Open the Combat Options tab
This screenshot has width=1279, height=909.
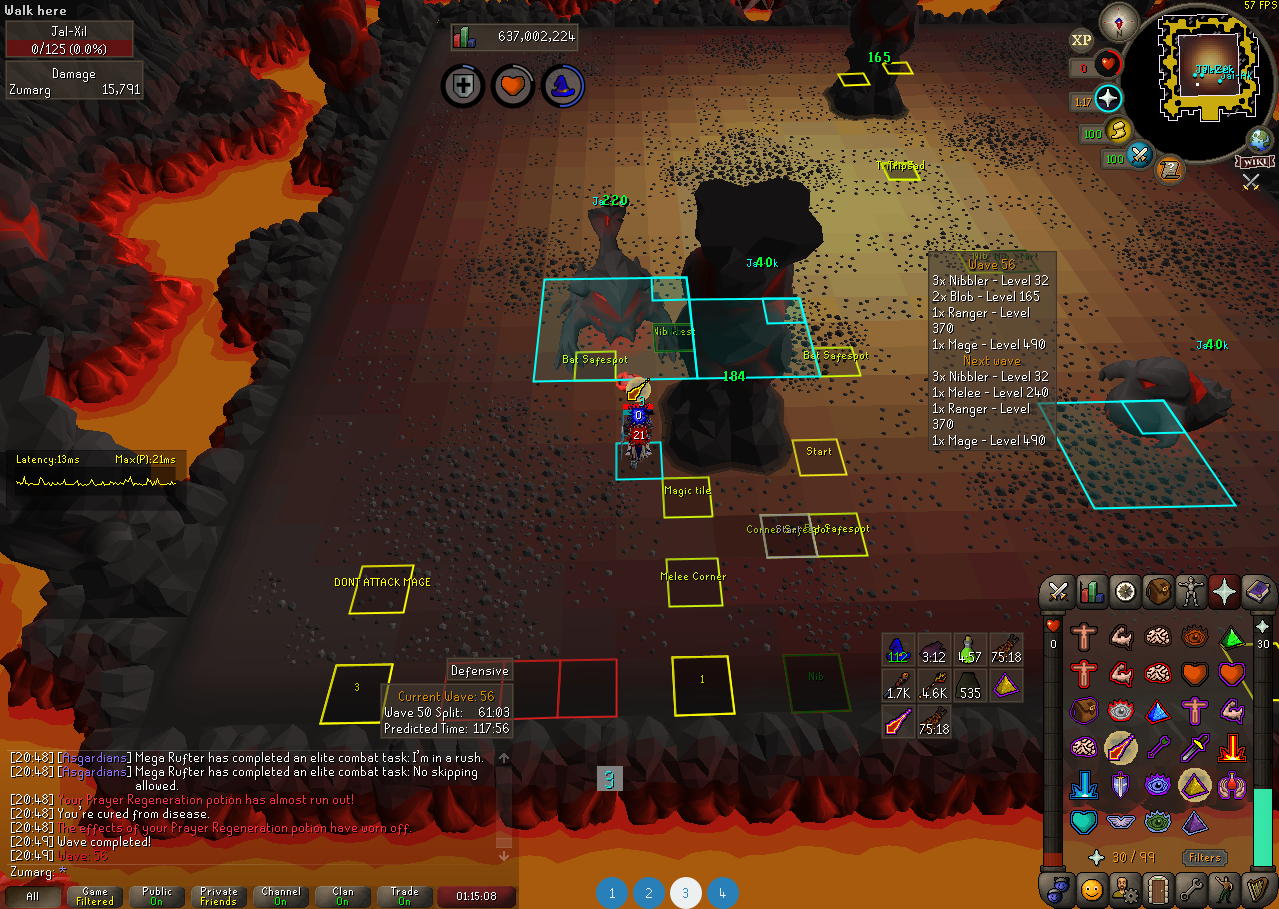[x=1058, y=592]
